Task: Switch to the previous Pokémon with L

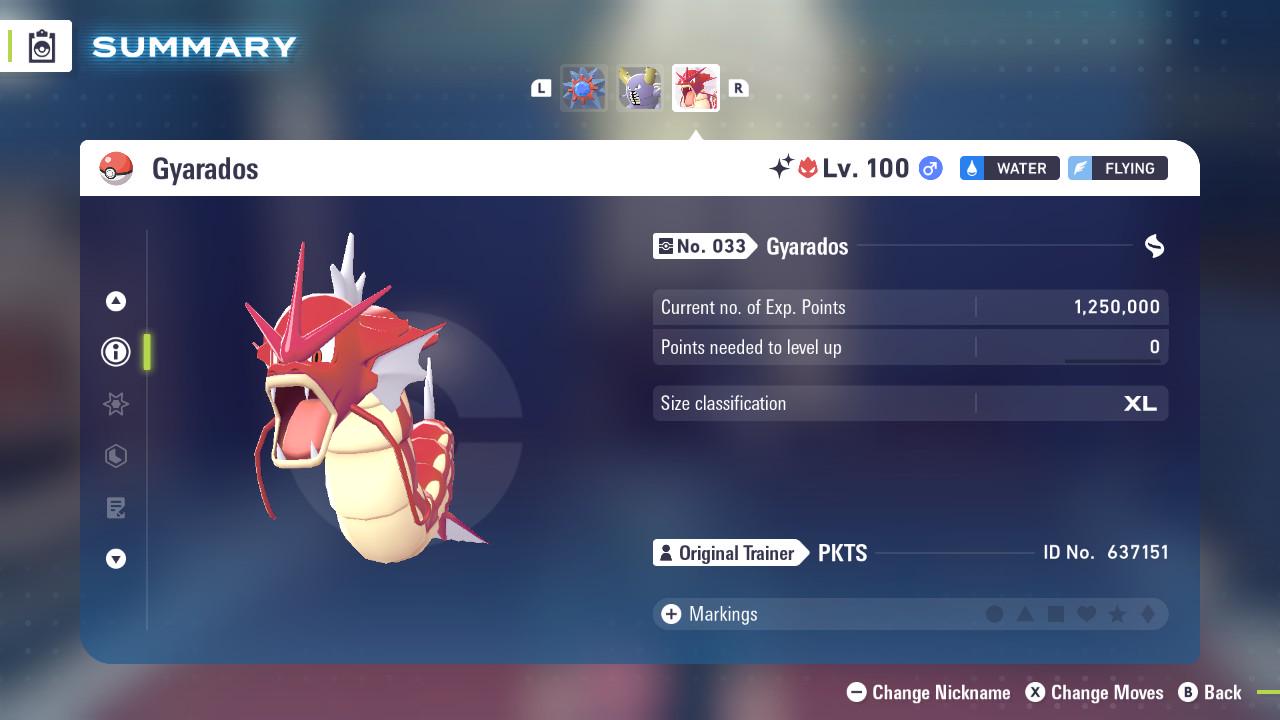Action: (x=541, y=88)
